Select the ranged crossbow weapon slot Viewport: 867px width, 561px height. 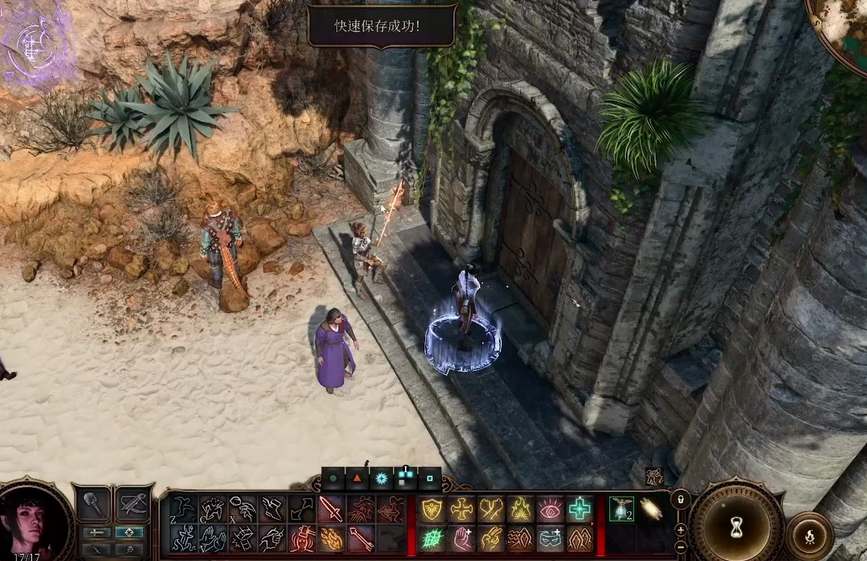(x=134, y=504)
